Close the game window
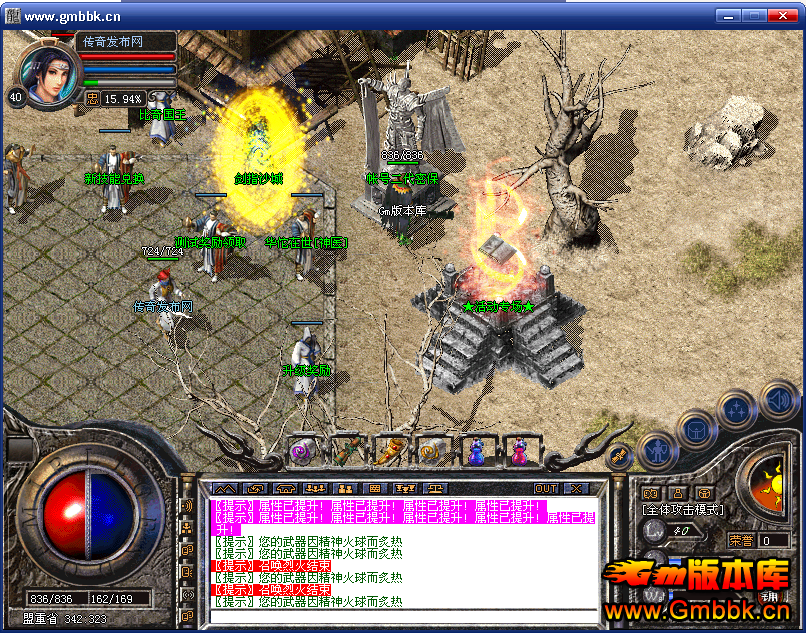Viewport: 806px width, 633px height. coord(785,15)
